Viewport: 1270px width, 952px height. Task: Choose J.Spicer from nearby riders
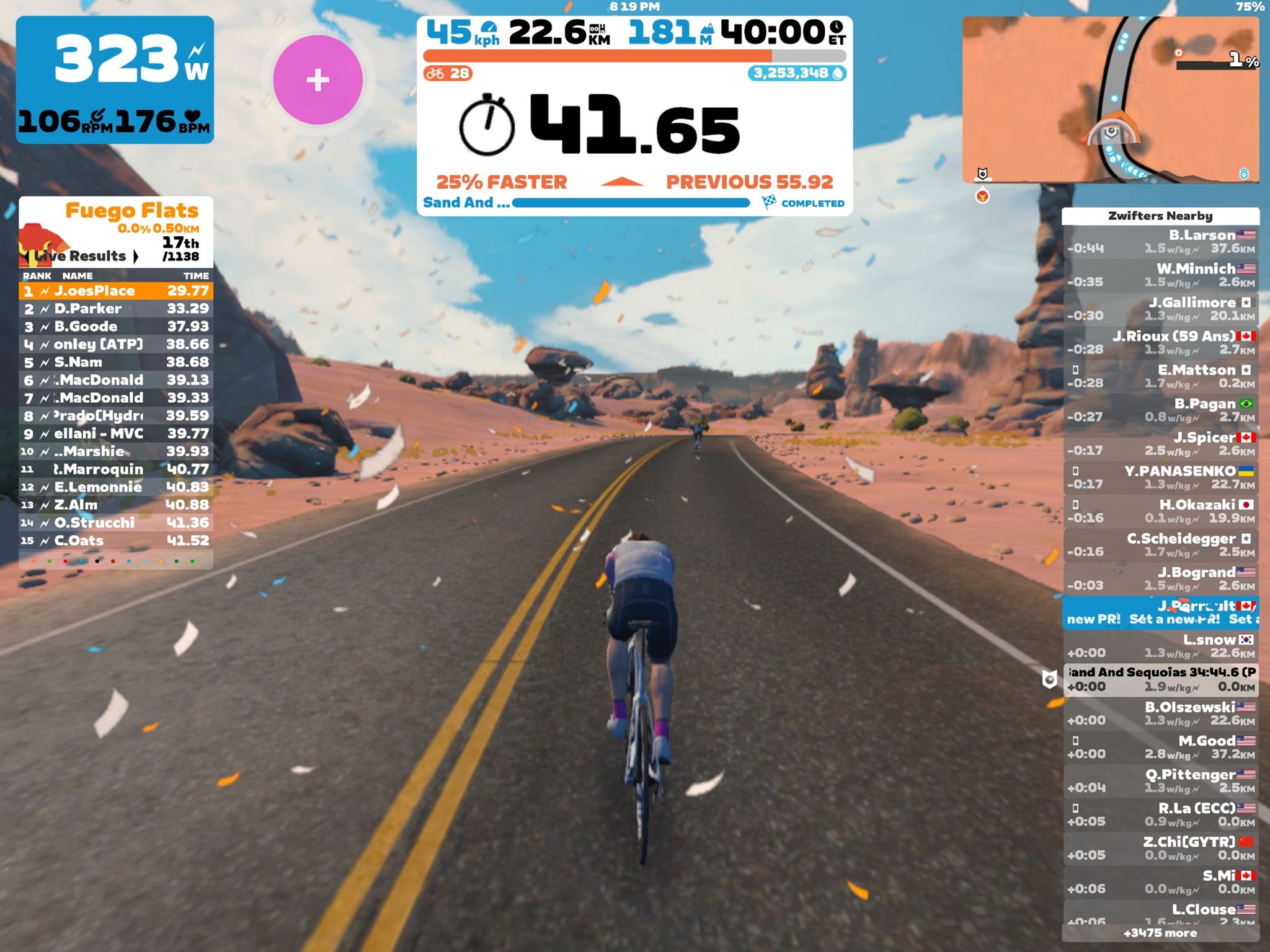coord(1161,444)
